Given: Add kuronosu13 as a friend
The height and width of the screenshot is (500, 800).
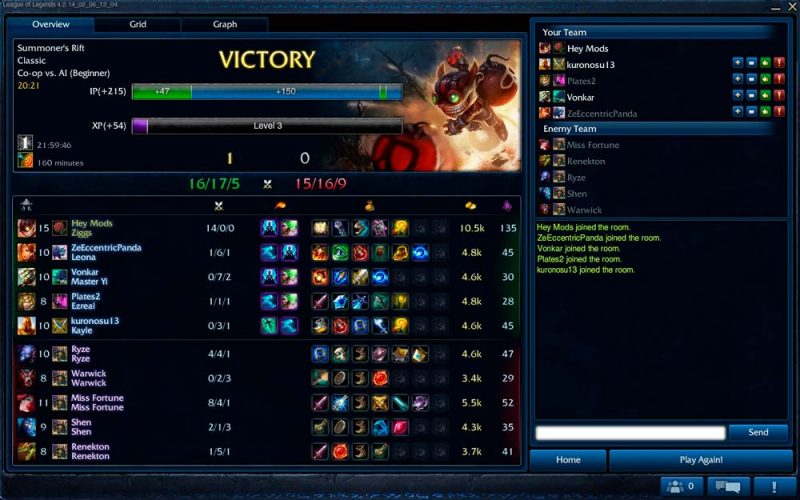Looking at the screenshot, I should 737,64.
